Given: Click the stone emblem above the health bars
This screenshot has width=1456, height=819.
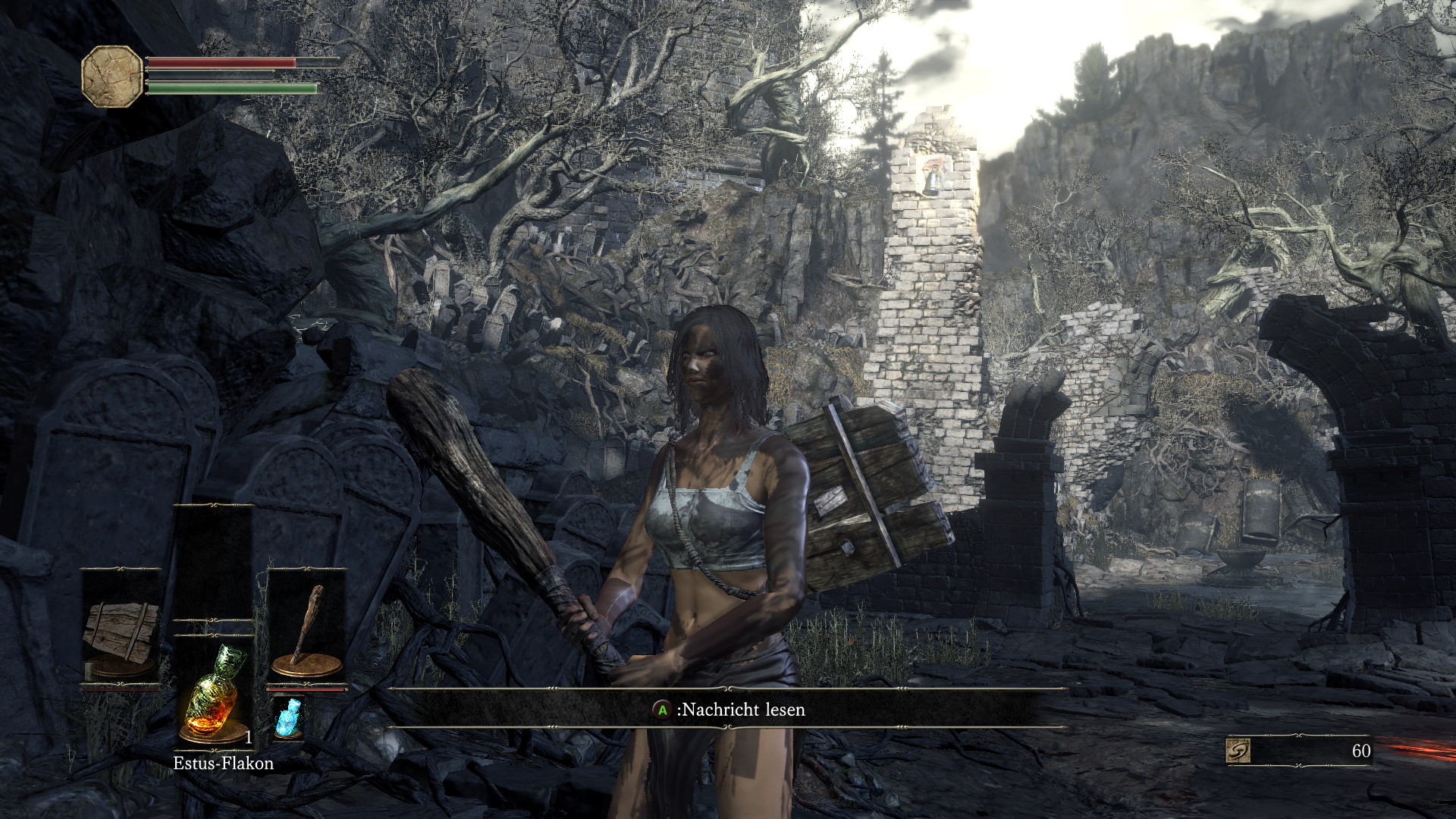Looking at the screenshot, I should [x=111, y=72].
